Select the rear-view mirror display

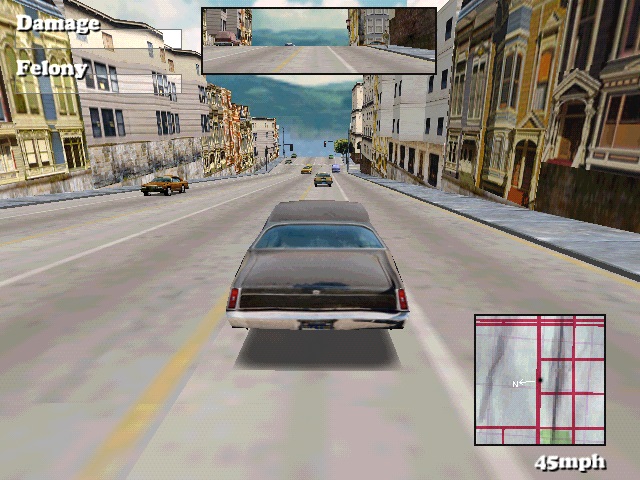pyautogui.click(x=319, y=41)
